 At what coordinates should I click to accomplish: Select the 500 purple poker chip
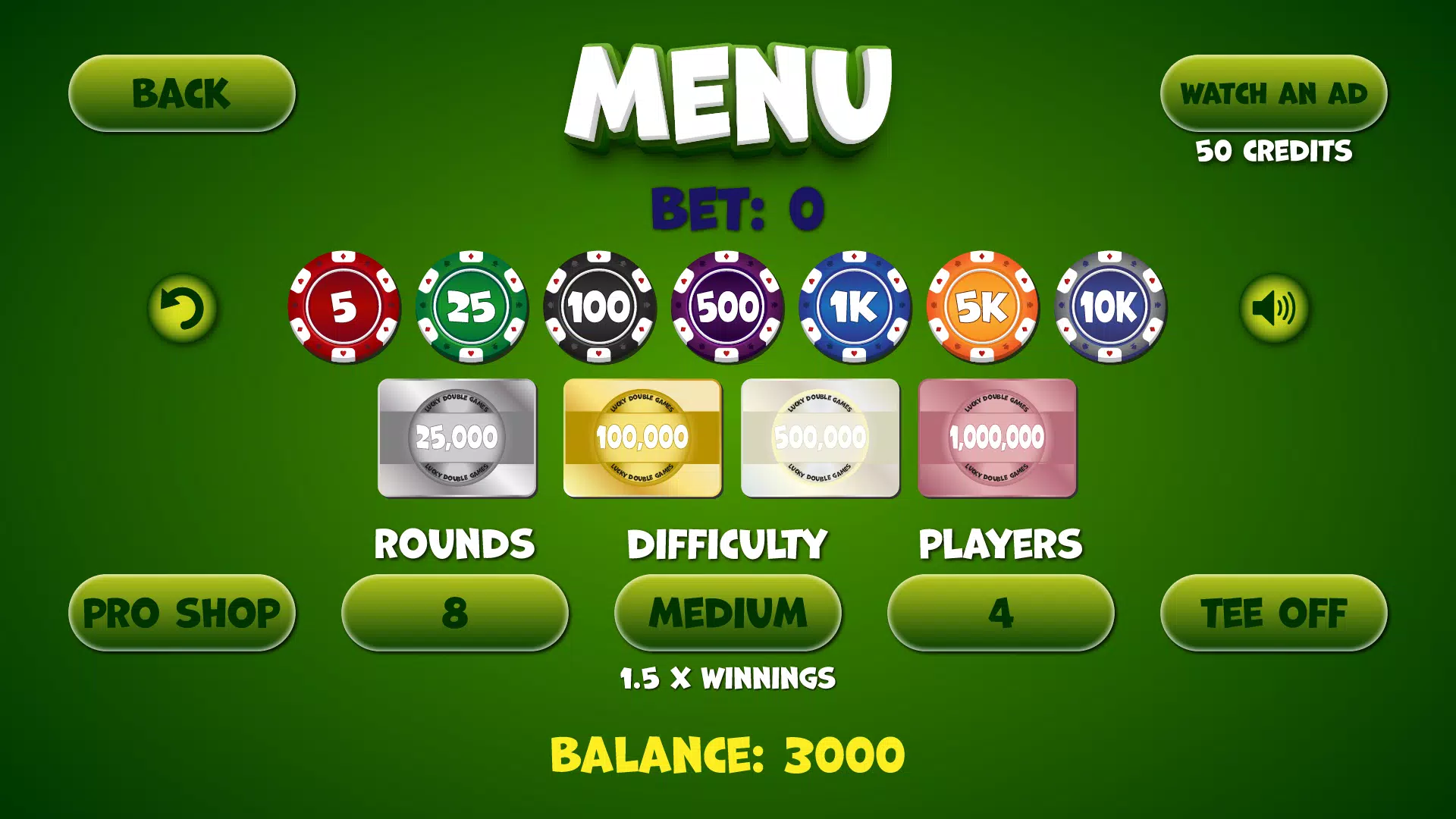point(726,306)
